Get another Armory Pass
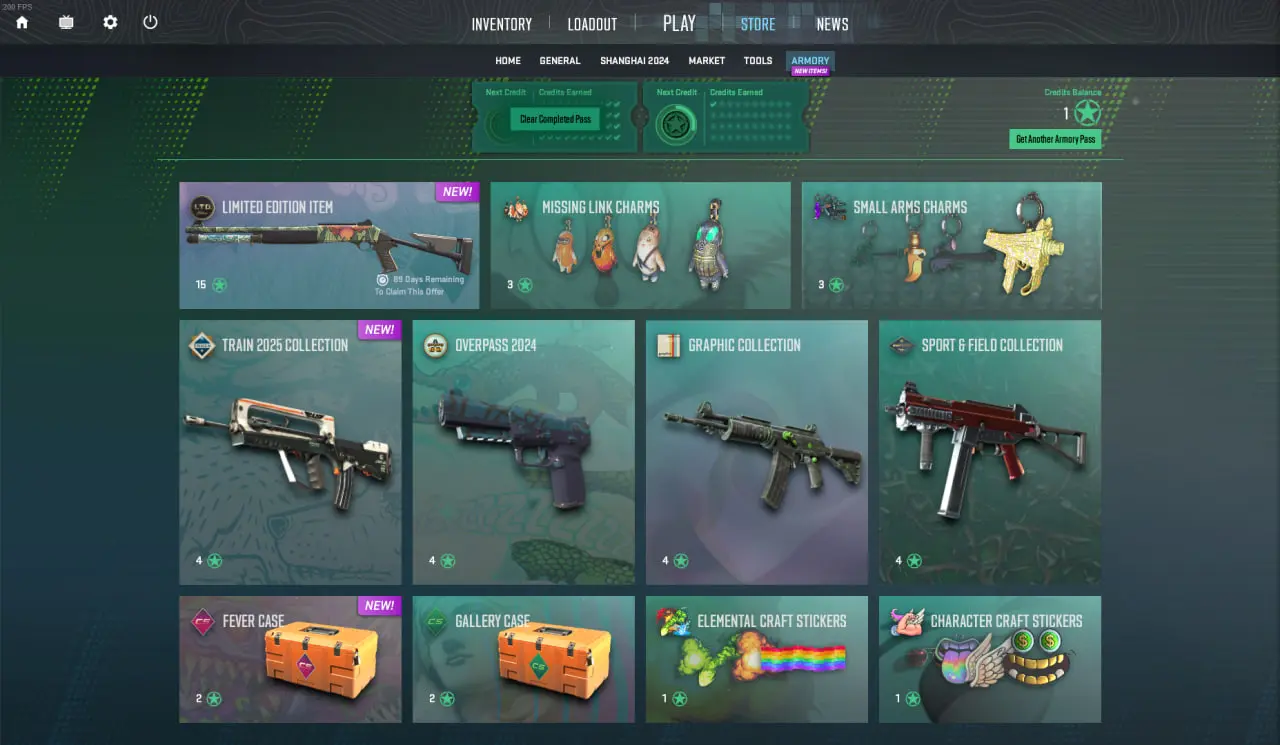Image resolution: width=1280 pixels, height=745 pixels. pyautogui.click(x=1055, y=139)
